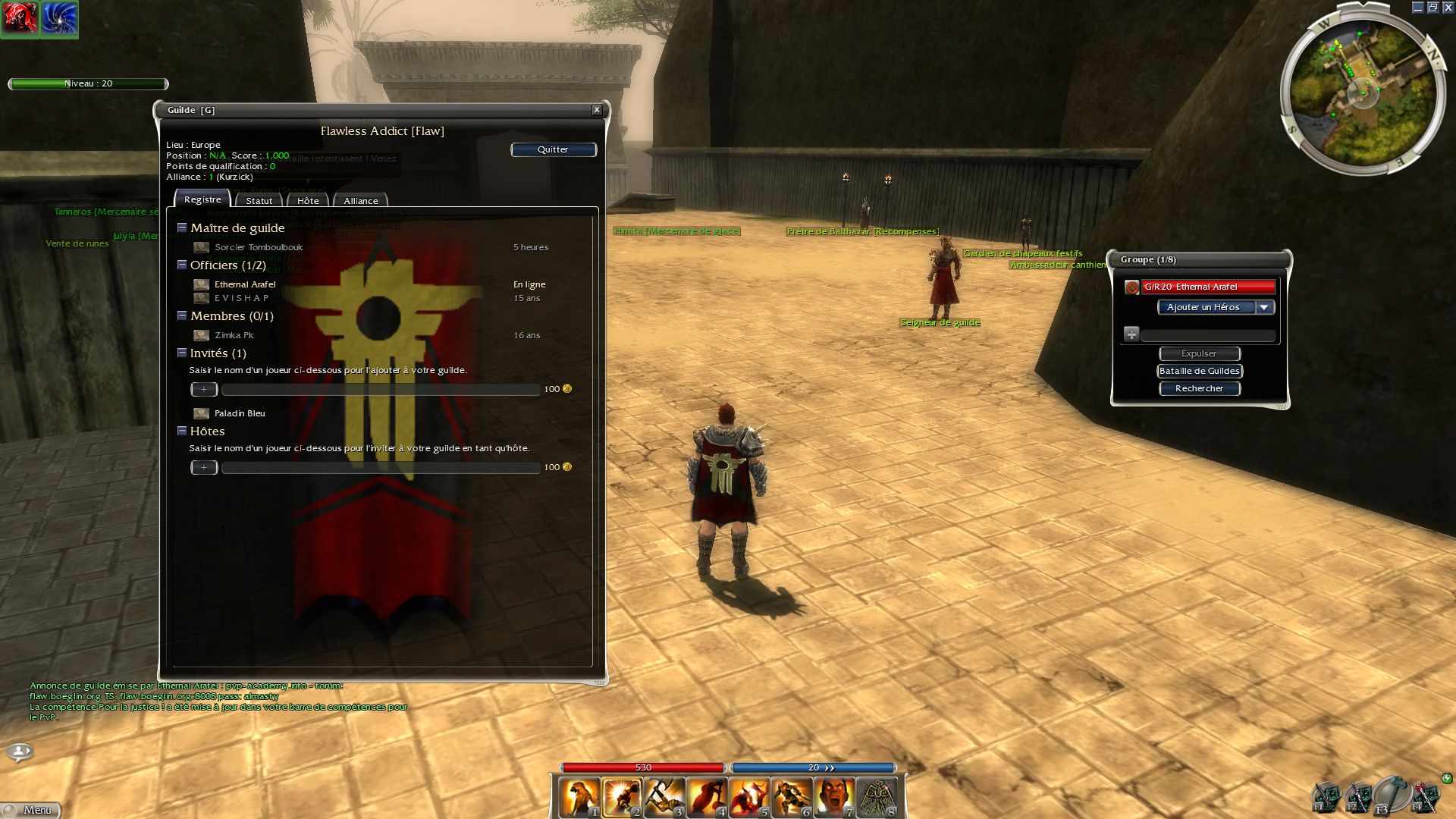Viewport: 1456px width, 819px height.
Task: Select invited player Paladin Bleu
Action: [240, 413]
